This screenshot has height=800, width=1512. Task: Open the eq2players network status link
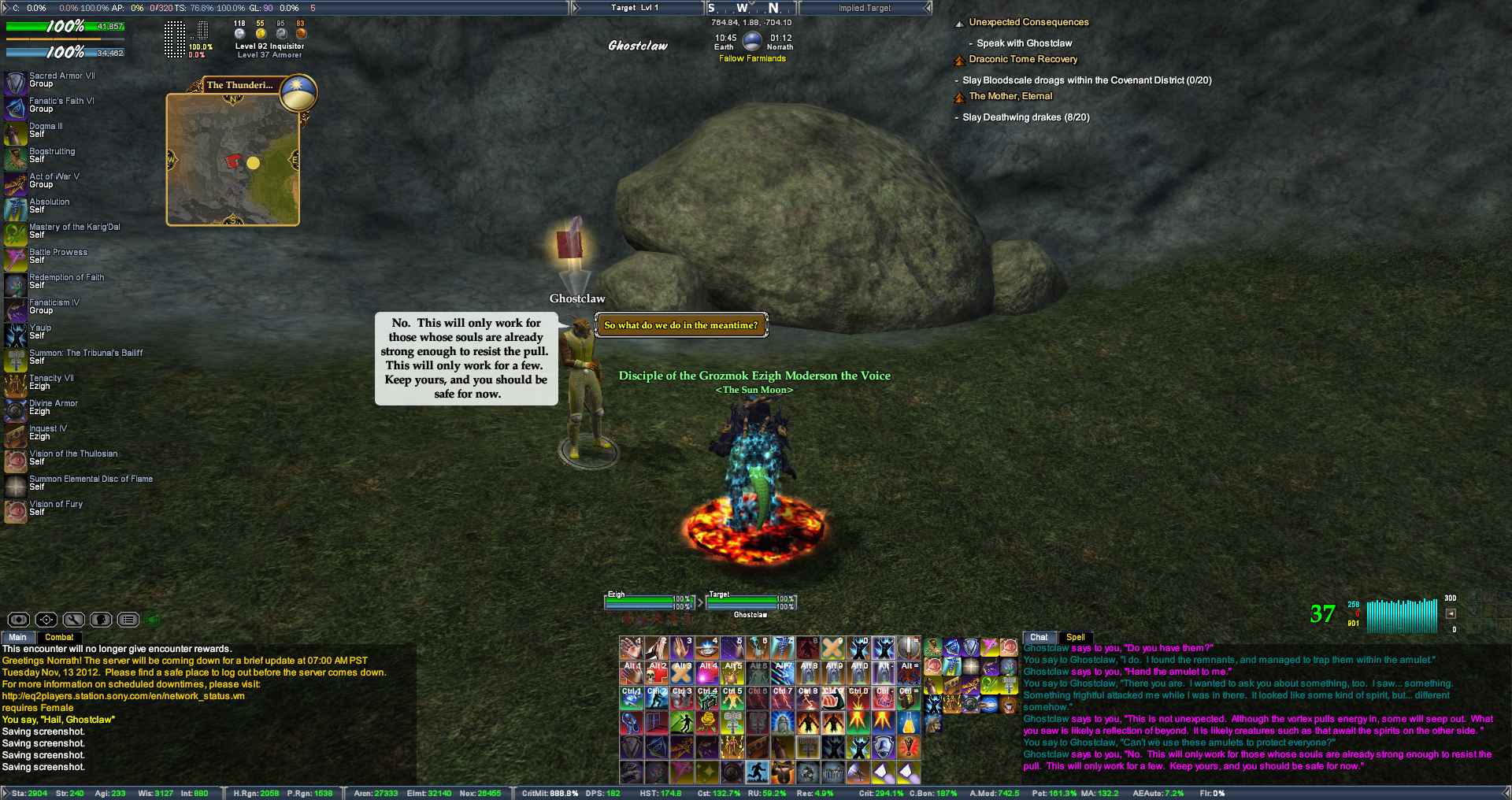point(123,696)
